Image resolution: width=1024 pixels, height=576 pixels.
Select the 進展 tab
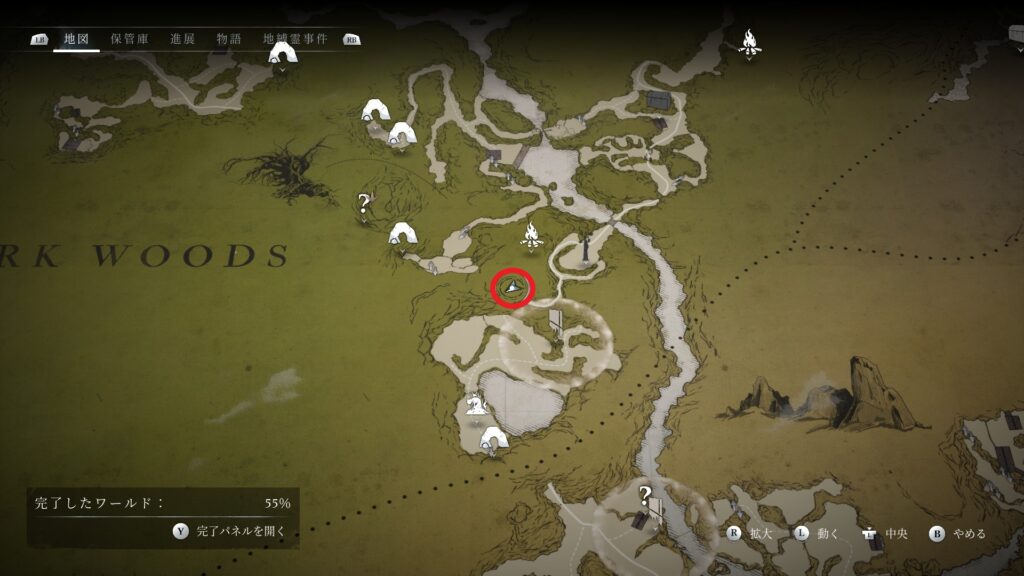(182, 39)
